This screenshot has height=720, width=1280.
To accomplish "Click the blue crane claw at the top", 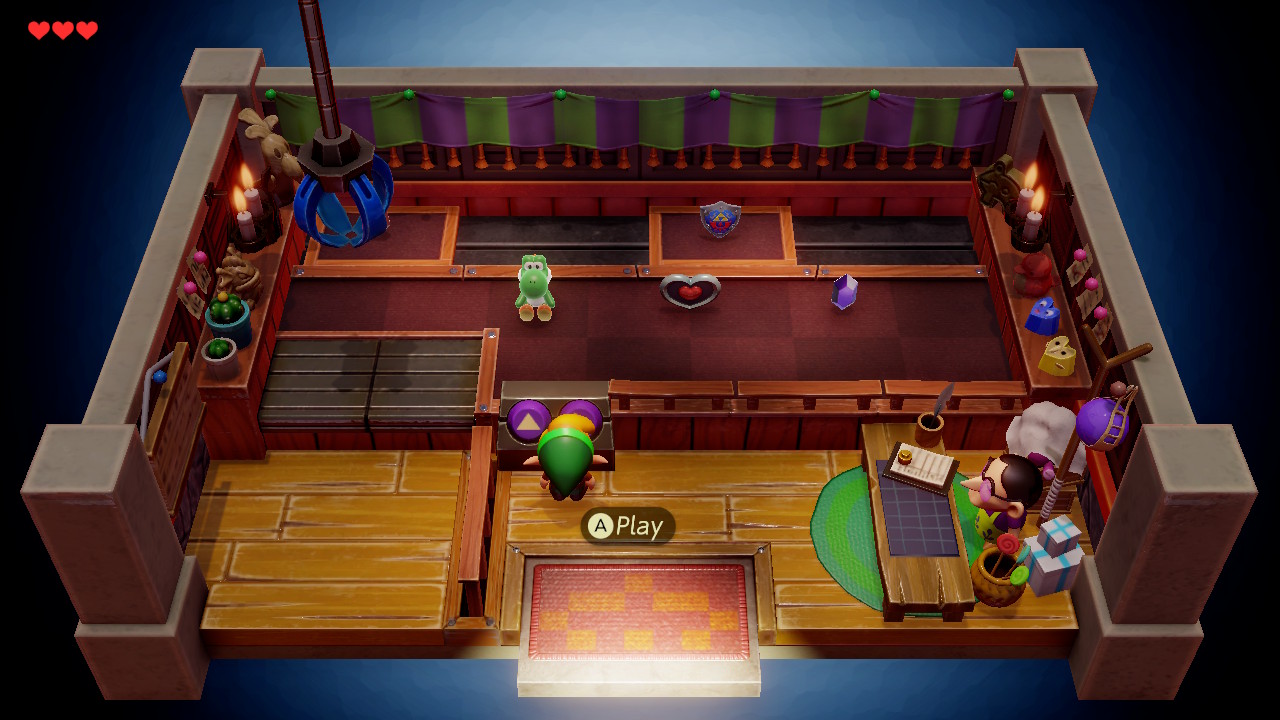I will pyautogui.click(x=345, y=205).
